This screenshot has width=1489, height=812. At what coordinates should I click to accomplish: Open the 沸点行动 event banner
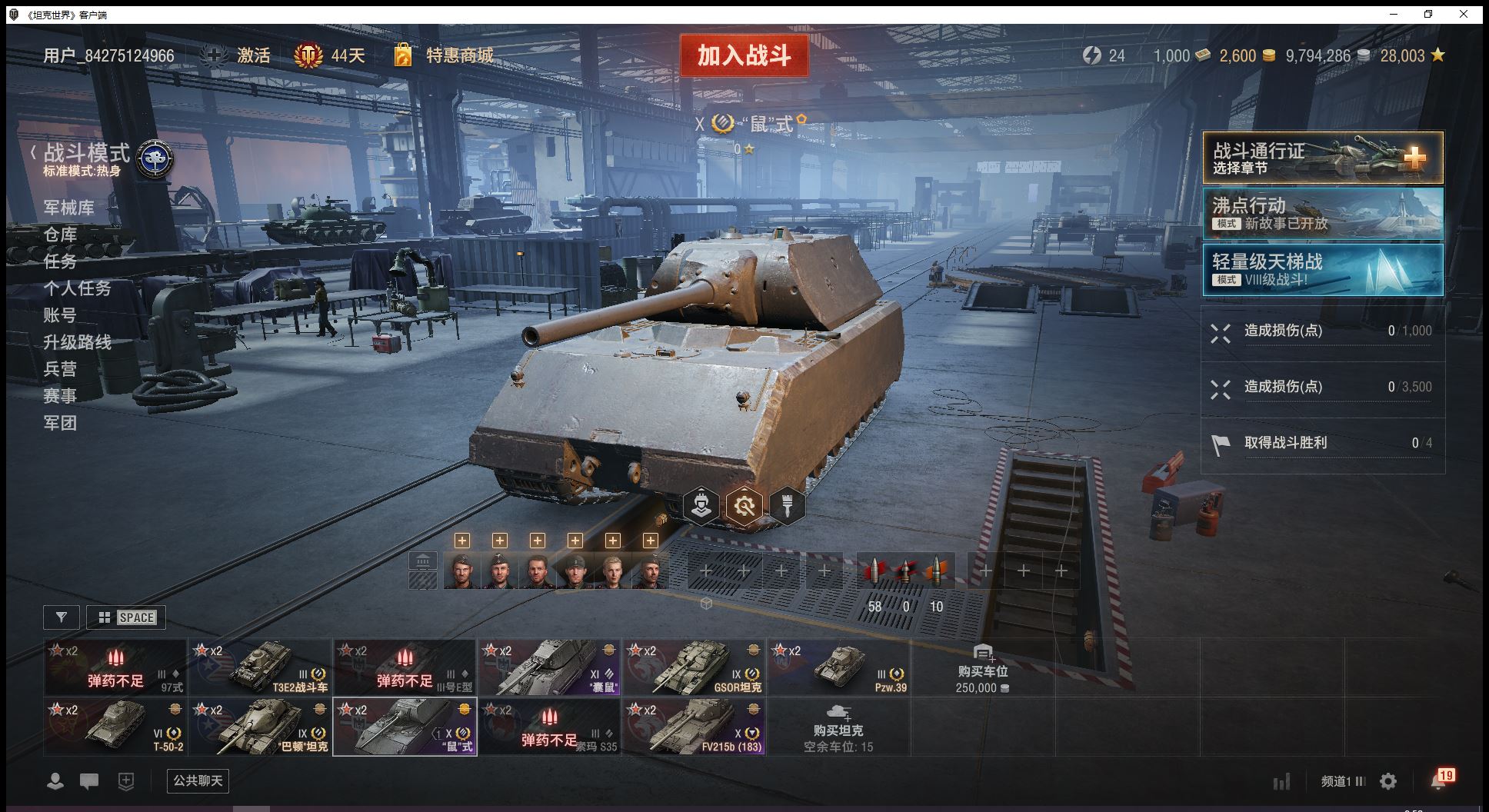click(x=1322, y=214)
